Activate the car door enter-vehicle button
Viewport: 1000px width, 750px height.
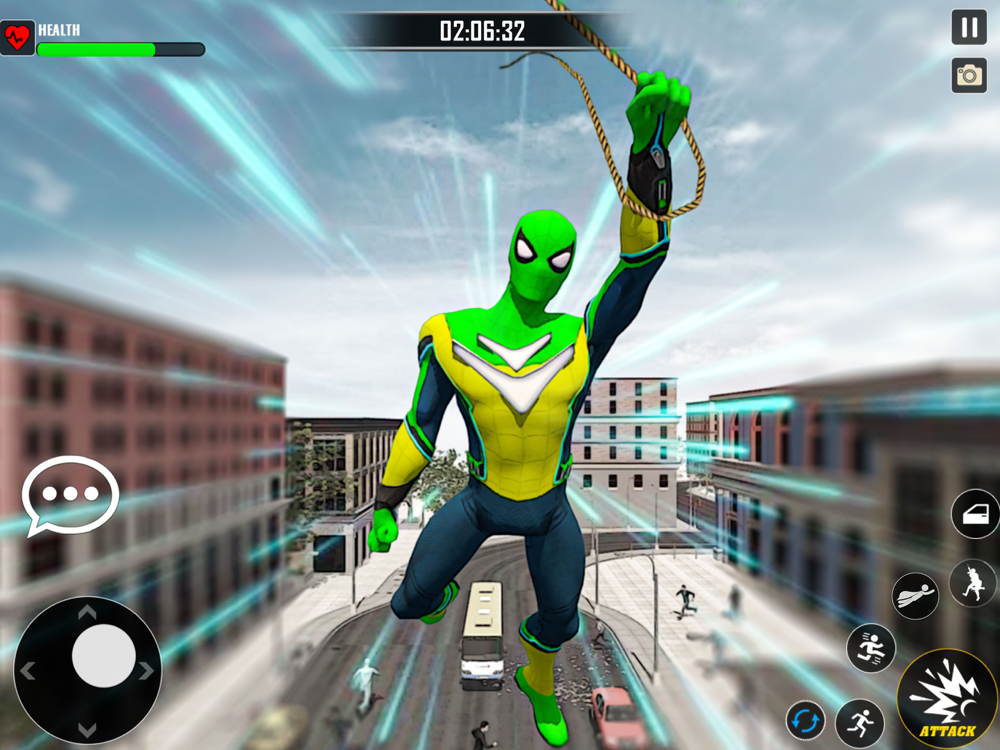(x=975, y=514)
